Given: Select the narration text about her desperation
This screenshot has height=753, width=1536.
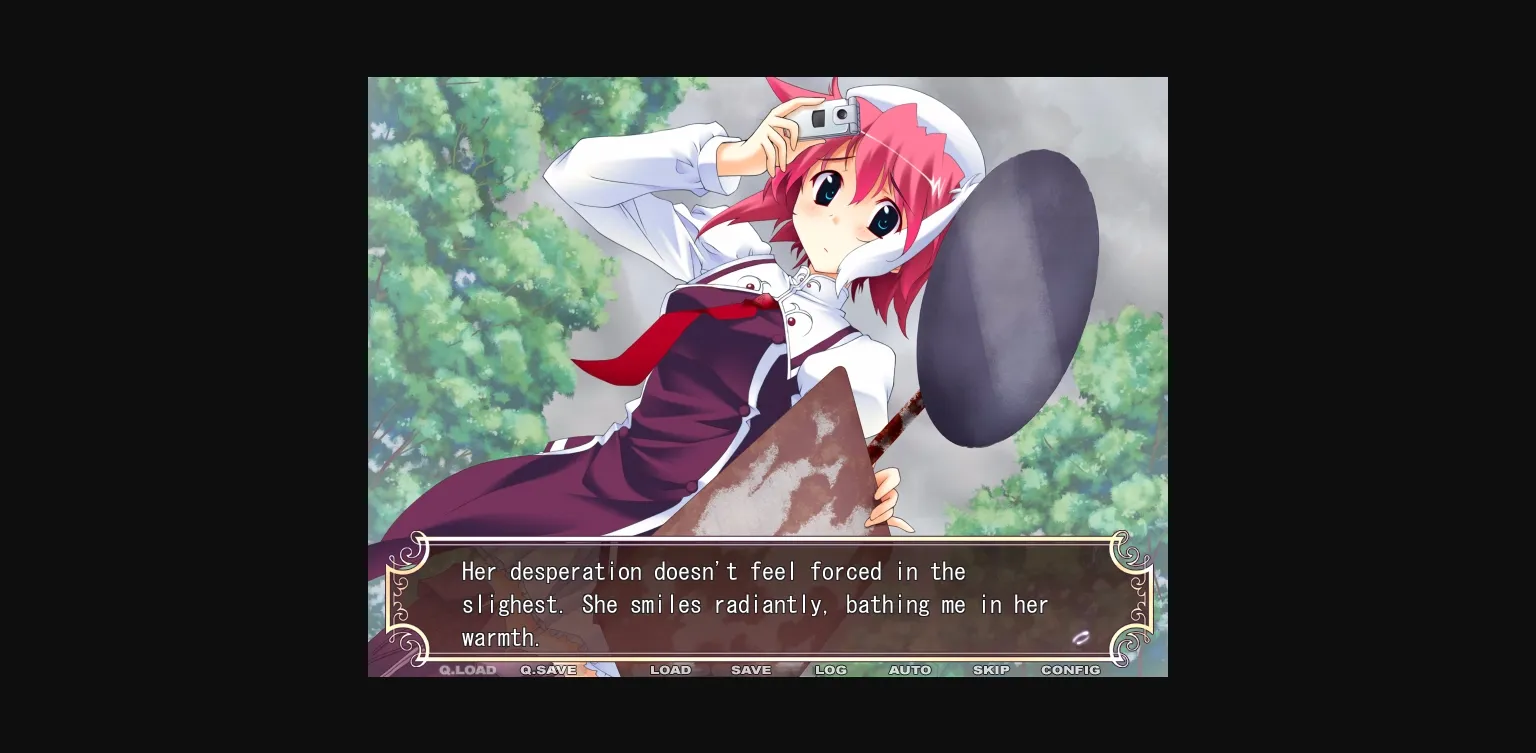Looking at the screenshot, I should point(712,571).
